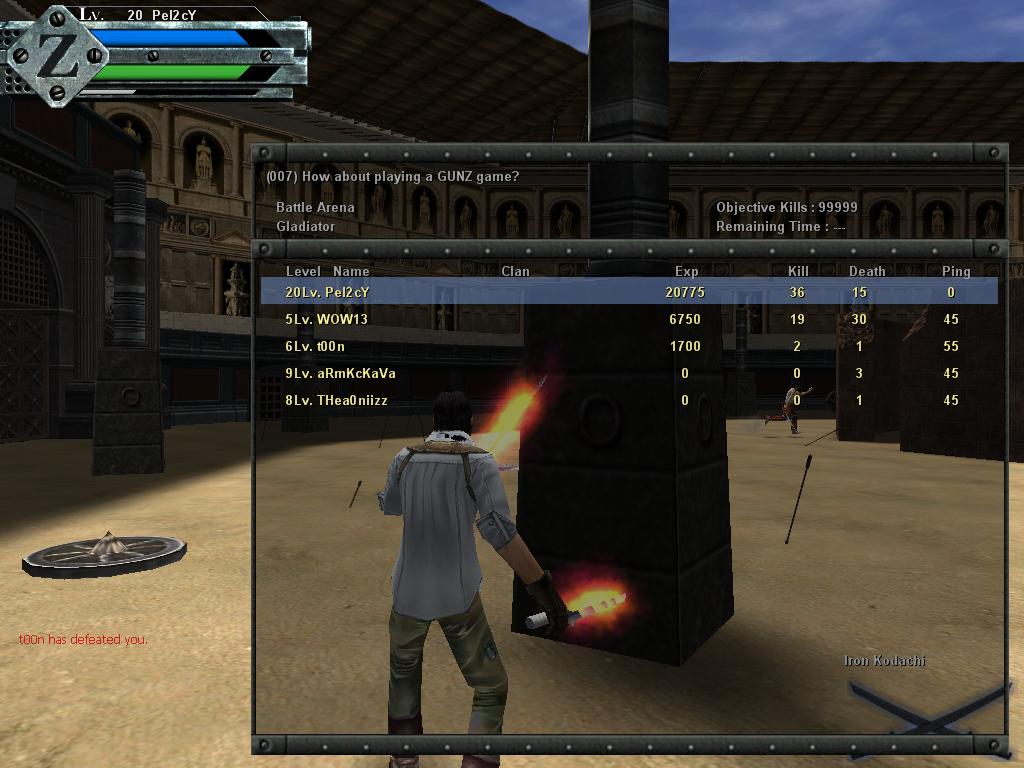Select the THea0niizz player row
Screen dimensions: 1024x768
click(628, 400)
